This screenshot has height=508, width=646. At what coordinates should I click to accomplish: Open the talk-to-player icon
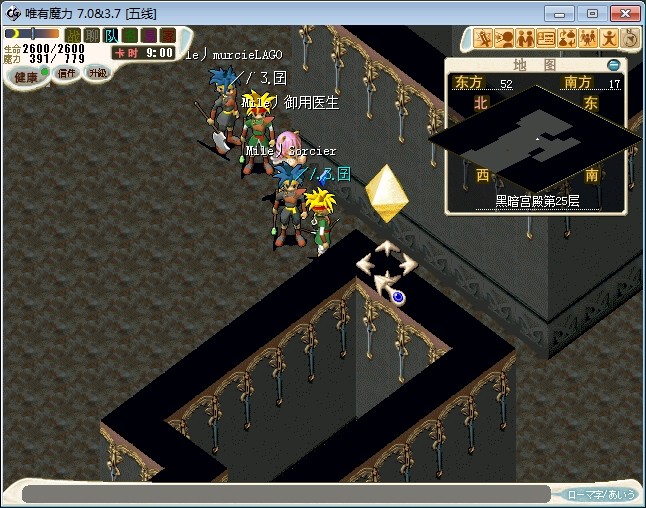(504, 39)
